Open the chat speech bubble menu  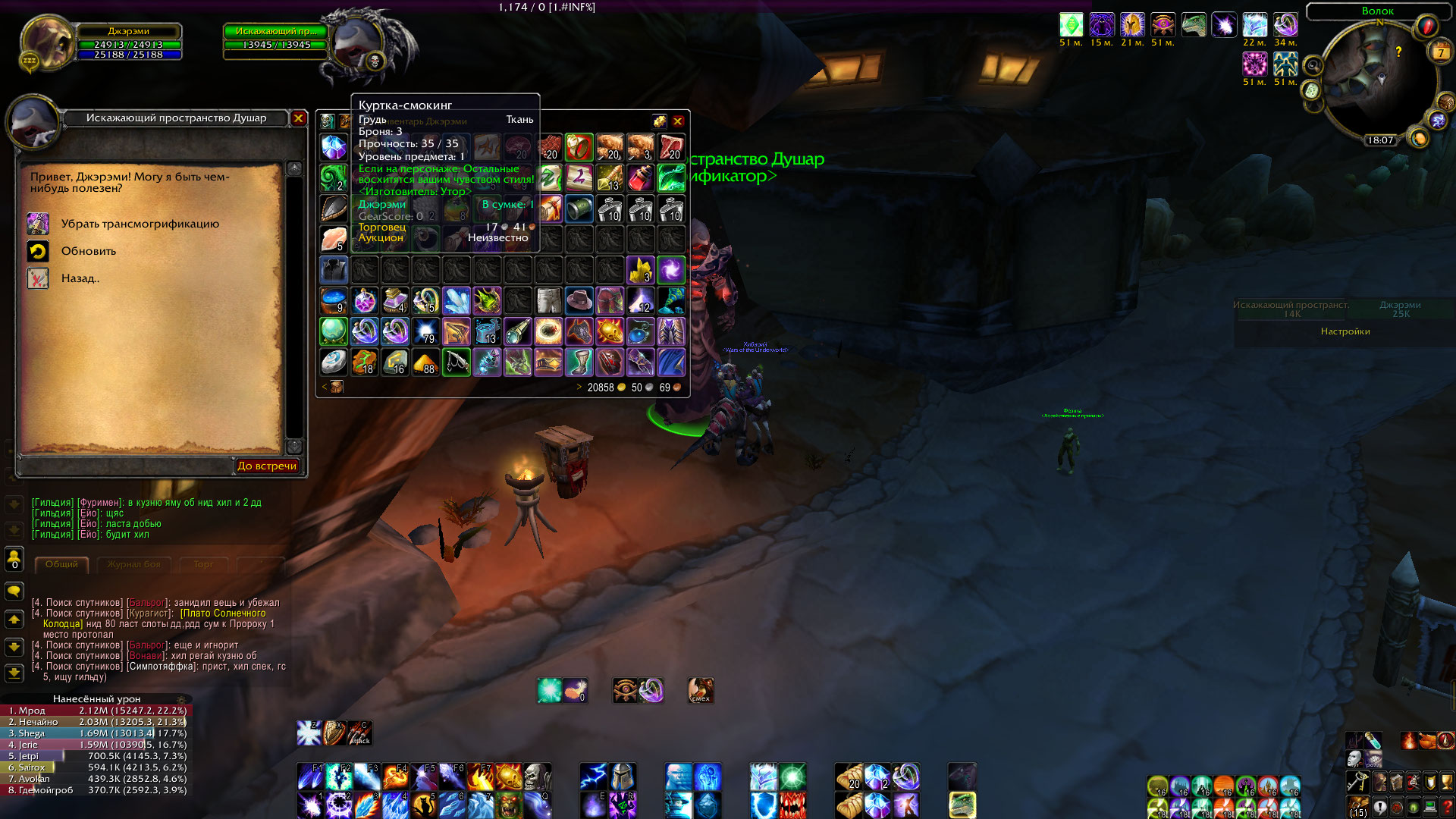point(14,591)
